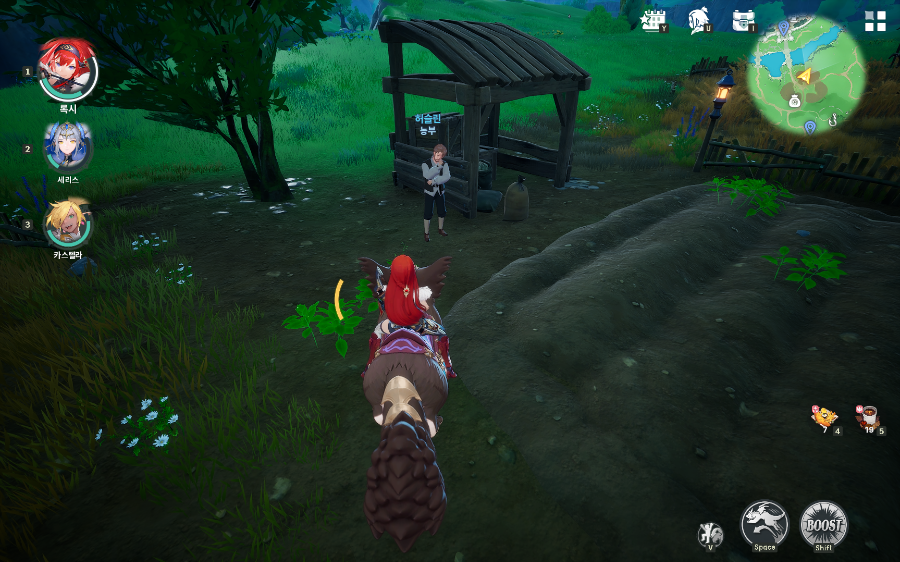Switch to blonde party member 카스텔라
900x562 pixels.
click(67, 222)
